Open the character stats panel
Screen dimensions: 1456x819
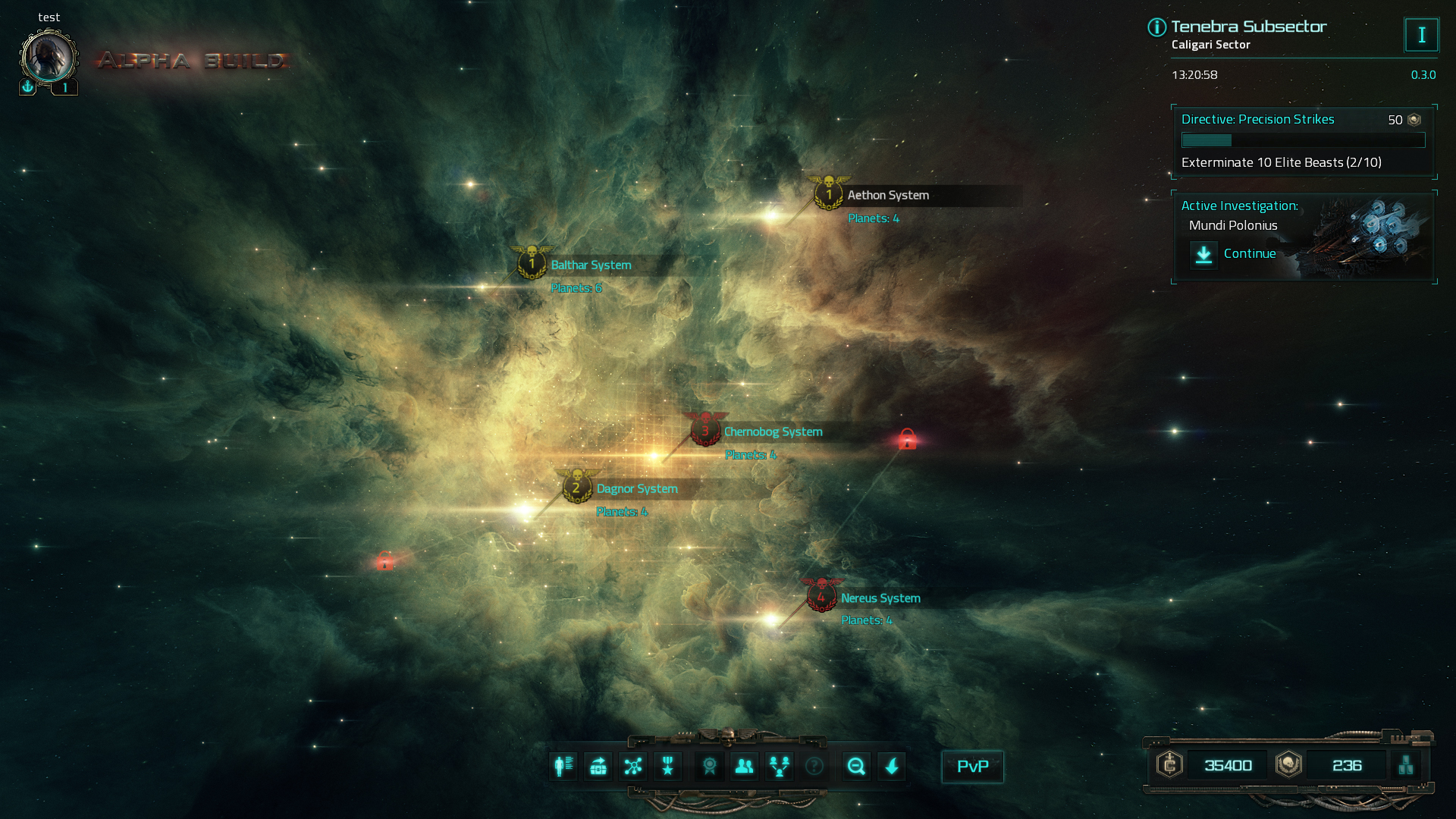tap(562, 767)
